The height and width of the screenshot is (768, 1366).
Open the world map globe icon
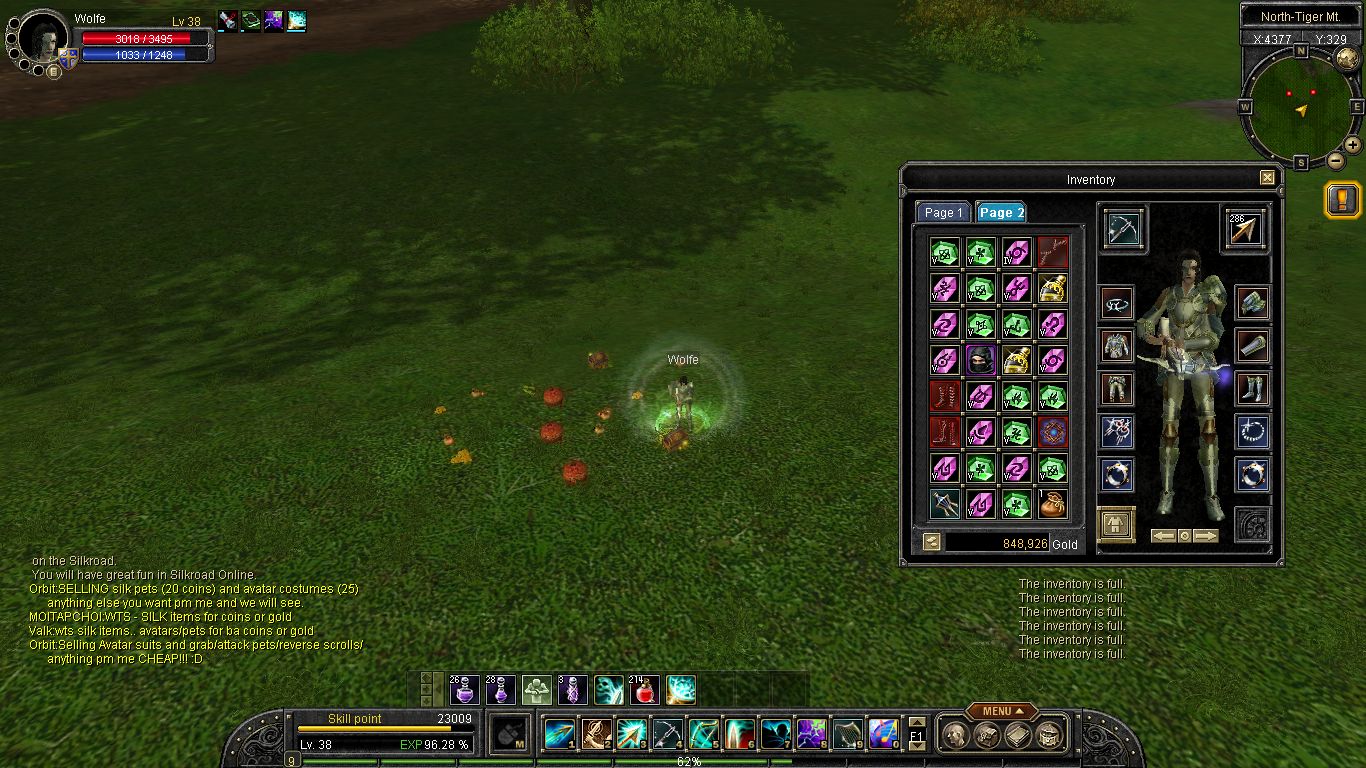click(1347, 58)
